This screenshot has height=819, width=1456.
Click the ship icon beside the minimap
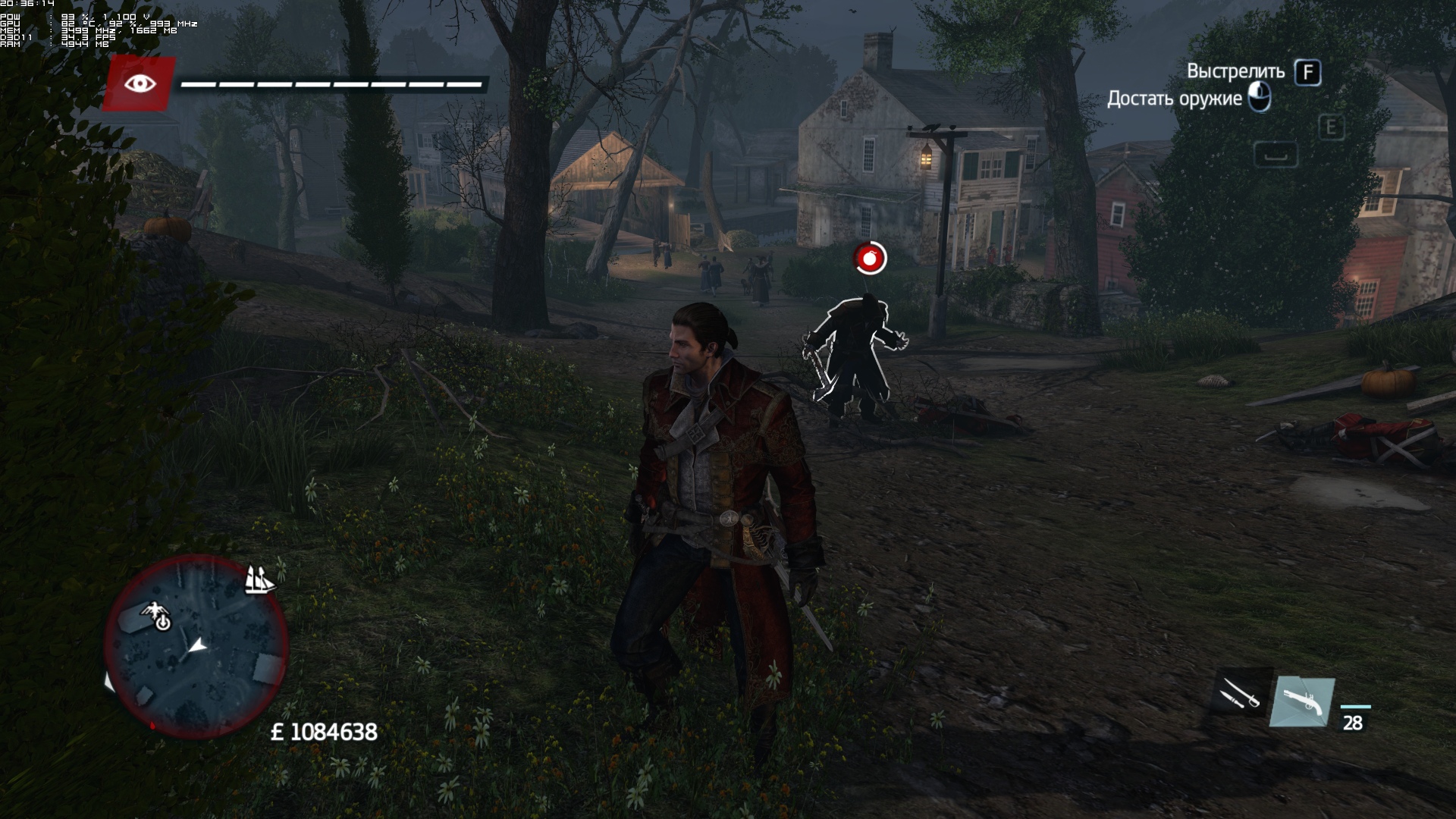pos(259,580)
